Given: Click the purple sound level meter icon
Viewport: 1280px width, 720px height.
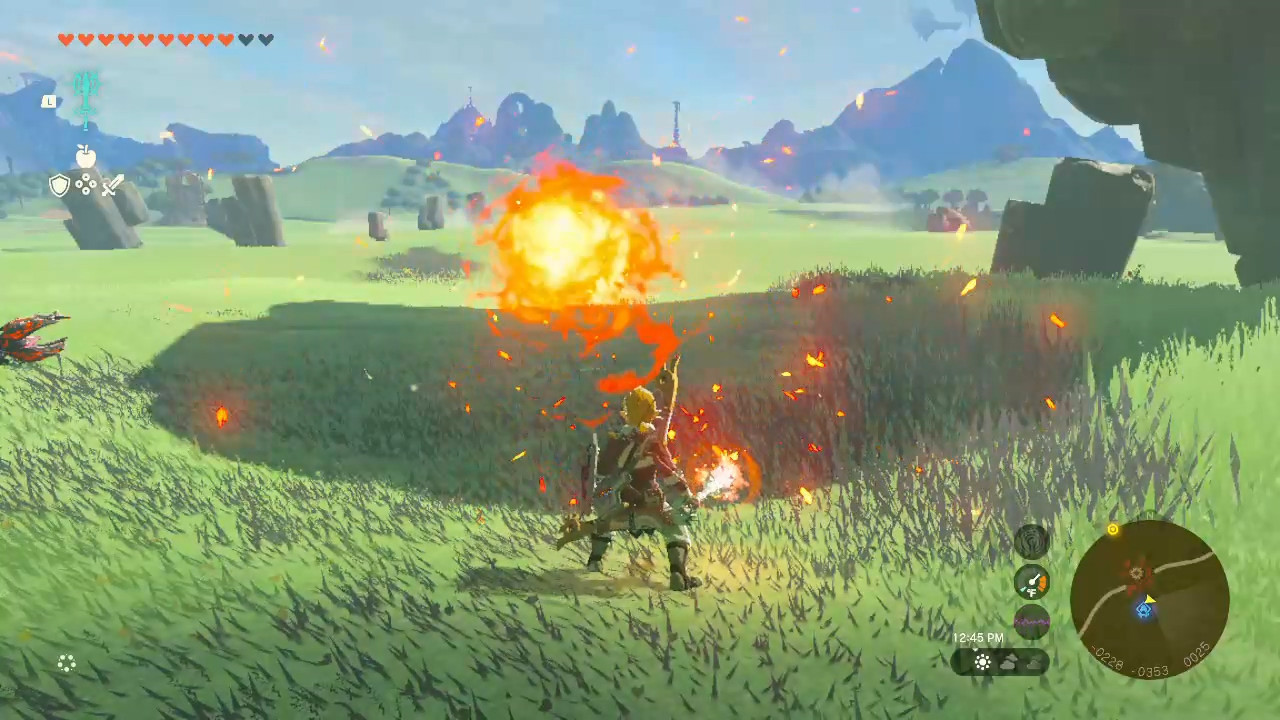Looking at the screenshot, I should coord(1031,620).
